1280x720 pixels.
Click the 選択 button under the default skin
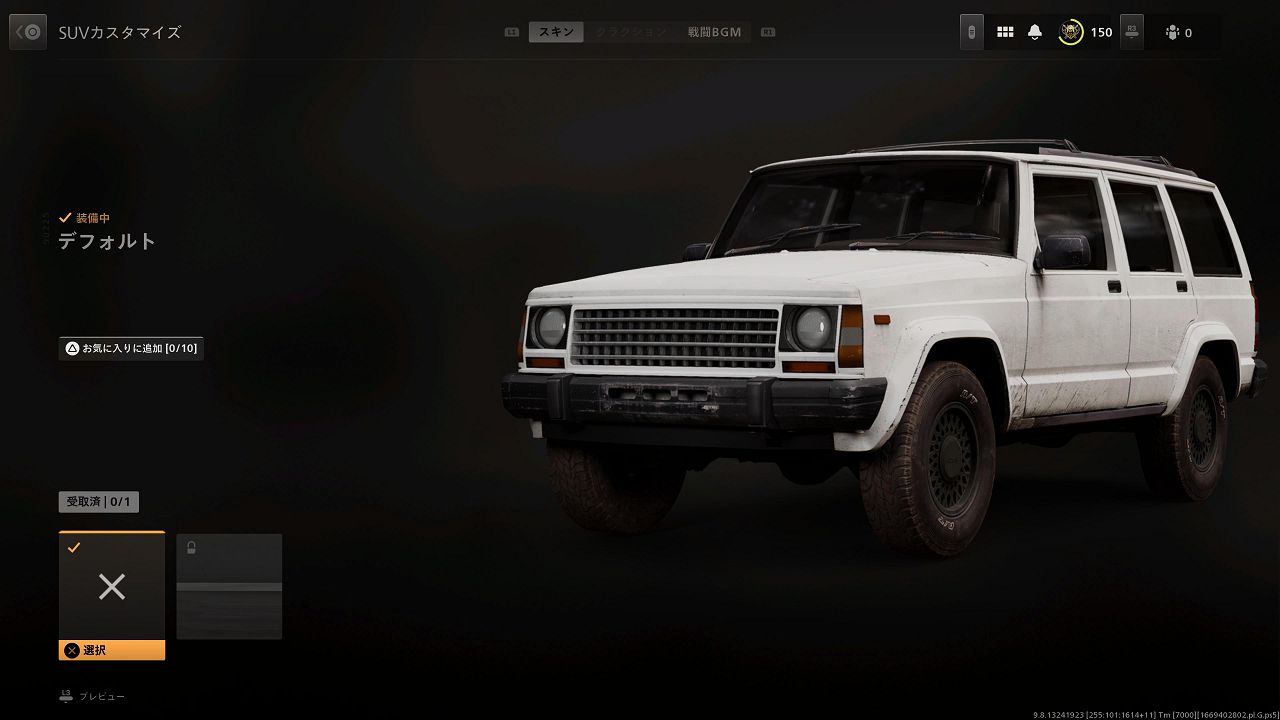tap(112, 650)
